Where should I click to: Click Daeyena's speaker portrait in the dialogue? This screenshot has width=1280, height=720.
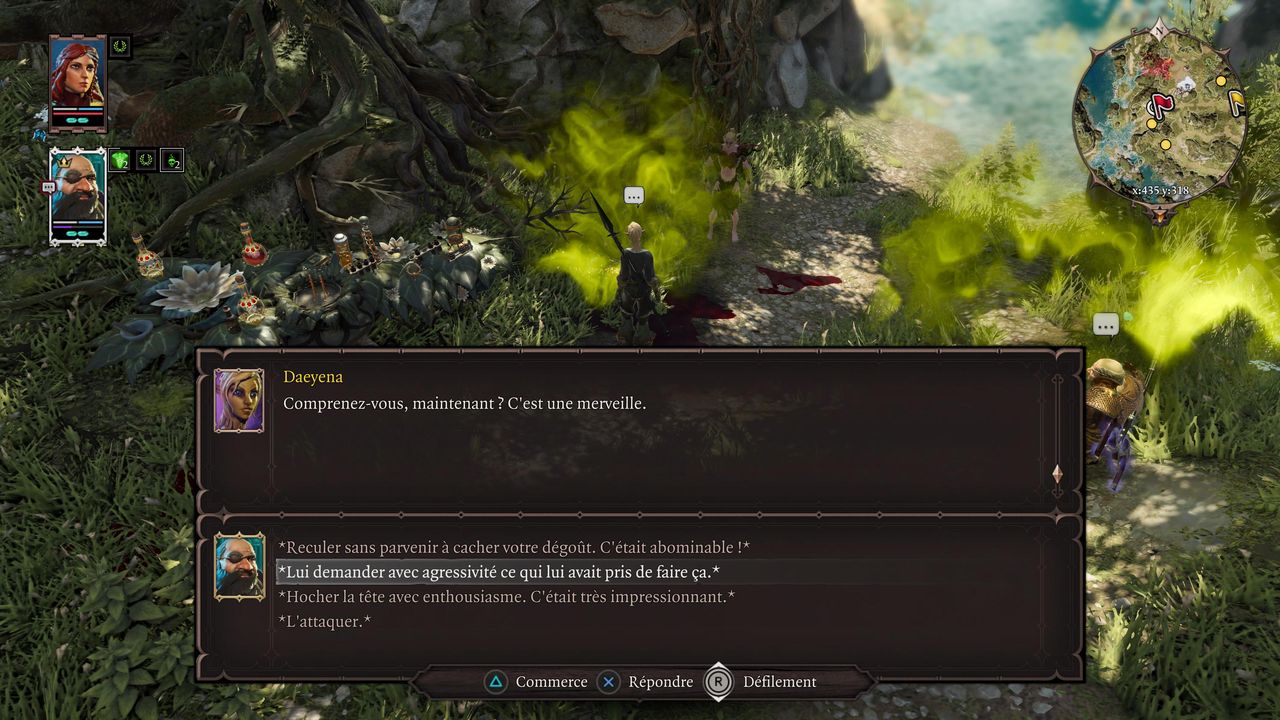pyautogui.click(x=239, y=400)
